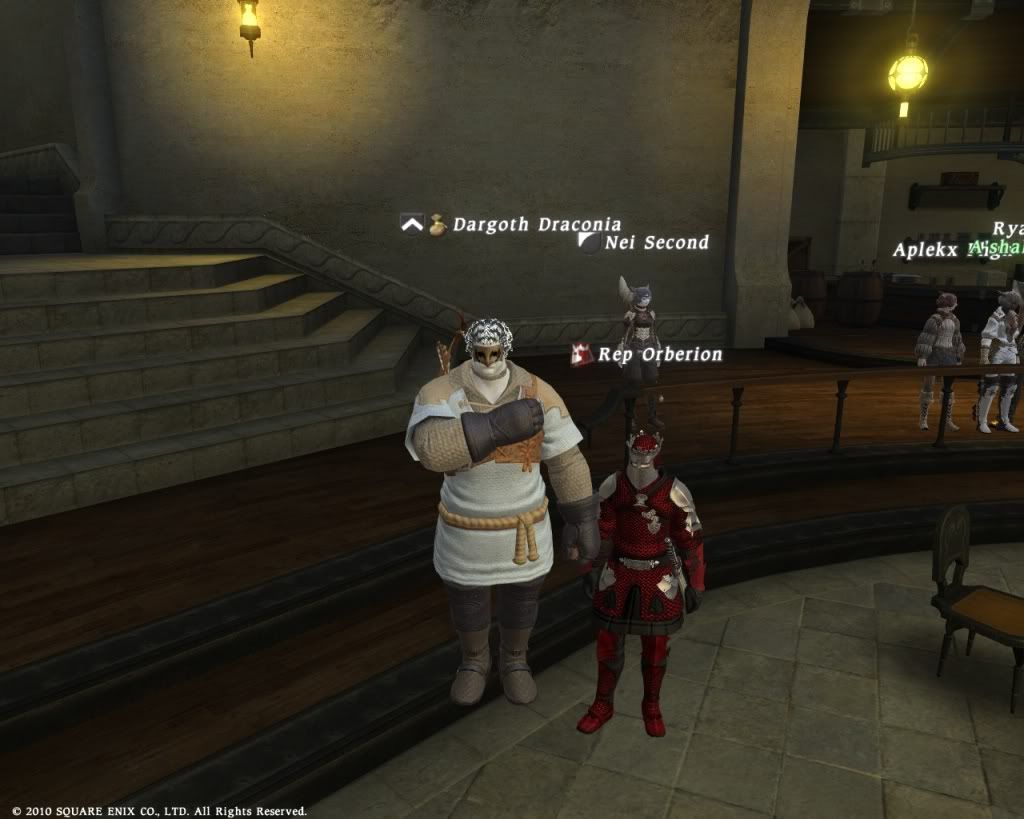Select the Dargoth Draconia nameplate
Screen dimensions: 1024x819
click(536, 225)
